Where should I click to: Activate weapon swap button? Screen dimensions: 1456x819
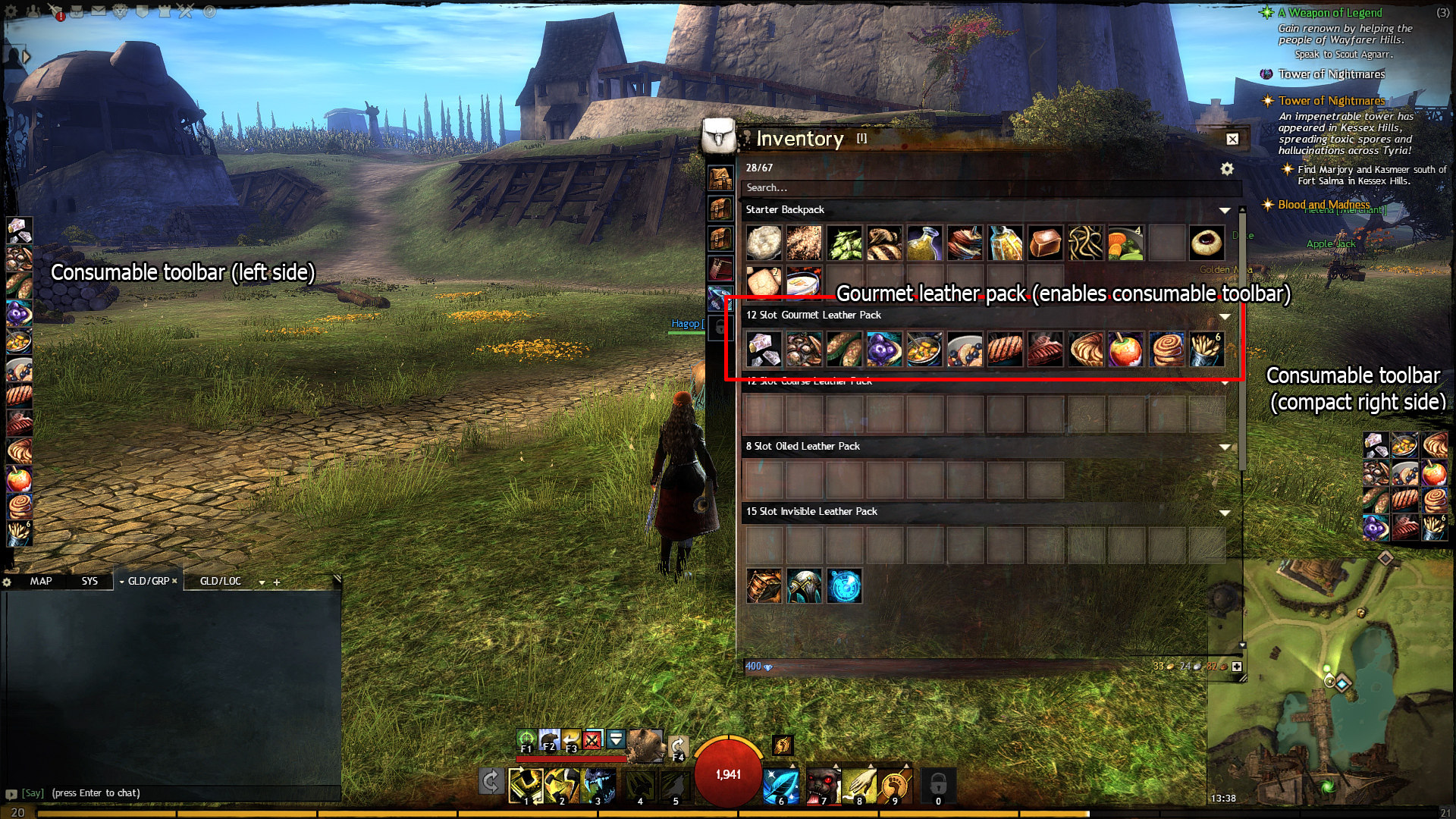491,781
